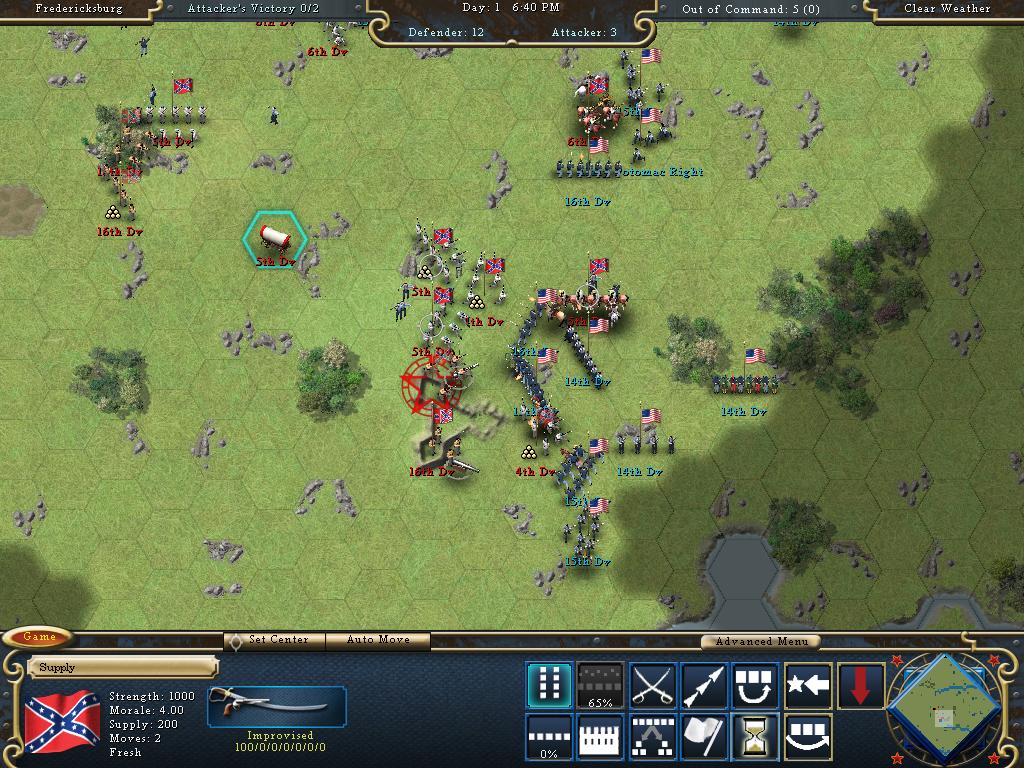Click the red down arrow icon

[x=860, y=685]
